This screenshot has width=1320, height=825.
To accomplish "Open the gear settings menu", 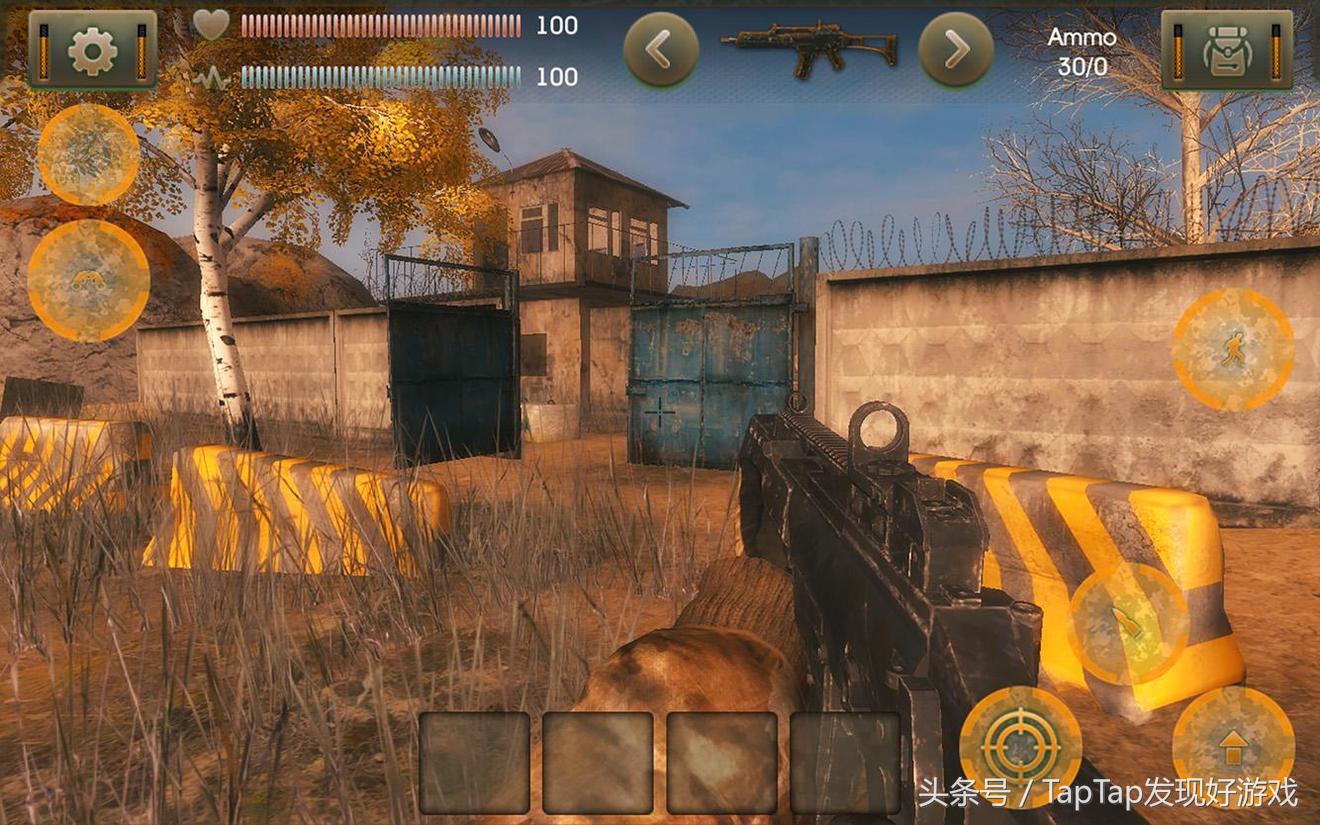I will click(92, 50).
